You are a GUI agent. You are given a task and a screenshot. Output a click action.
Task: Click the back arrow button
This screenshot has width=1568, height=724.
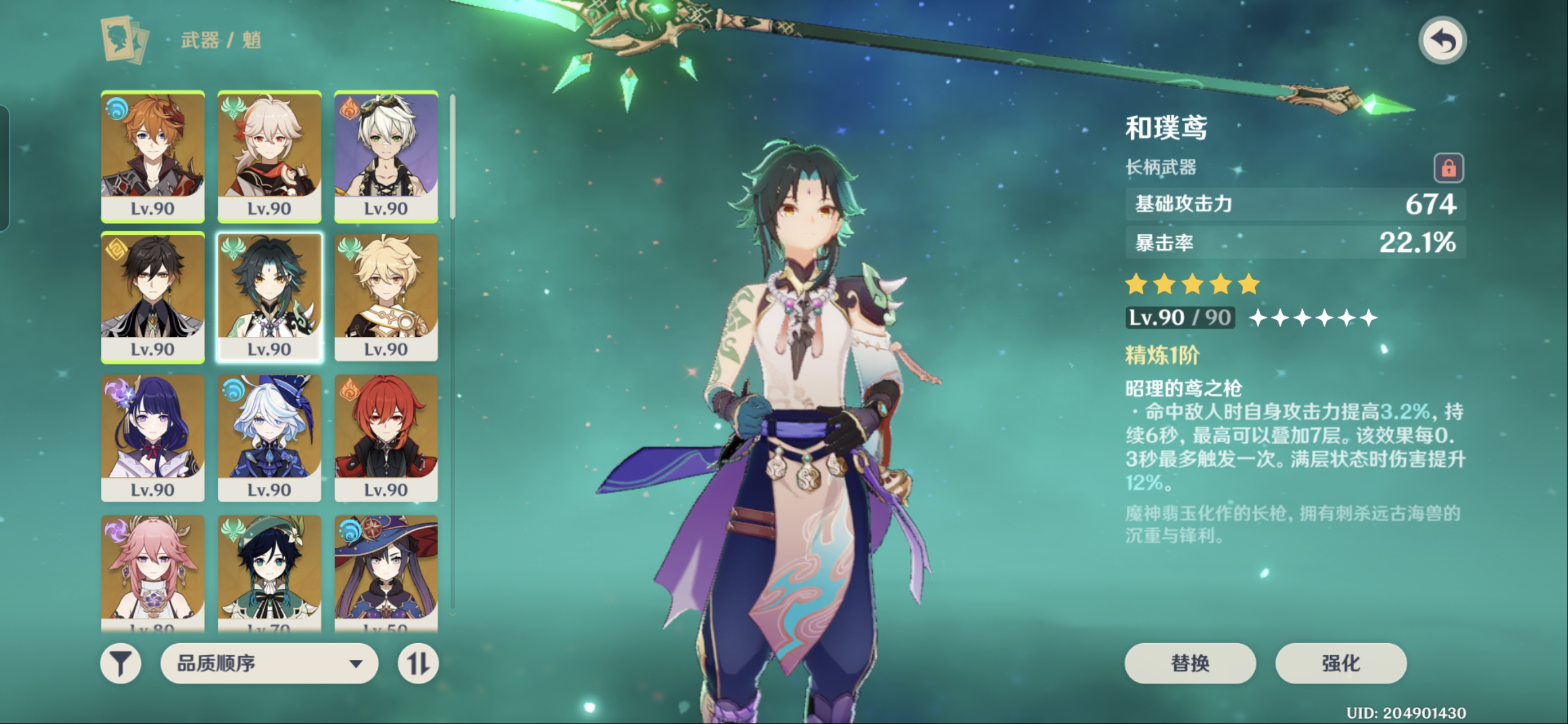[x=1442, y=41]
